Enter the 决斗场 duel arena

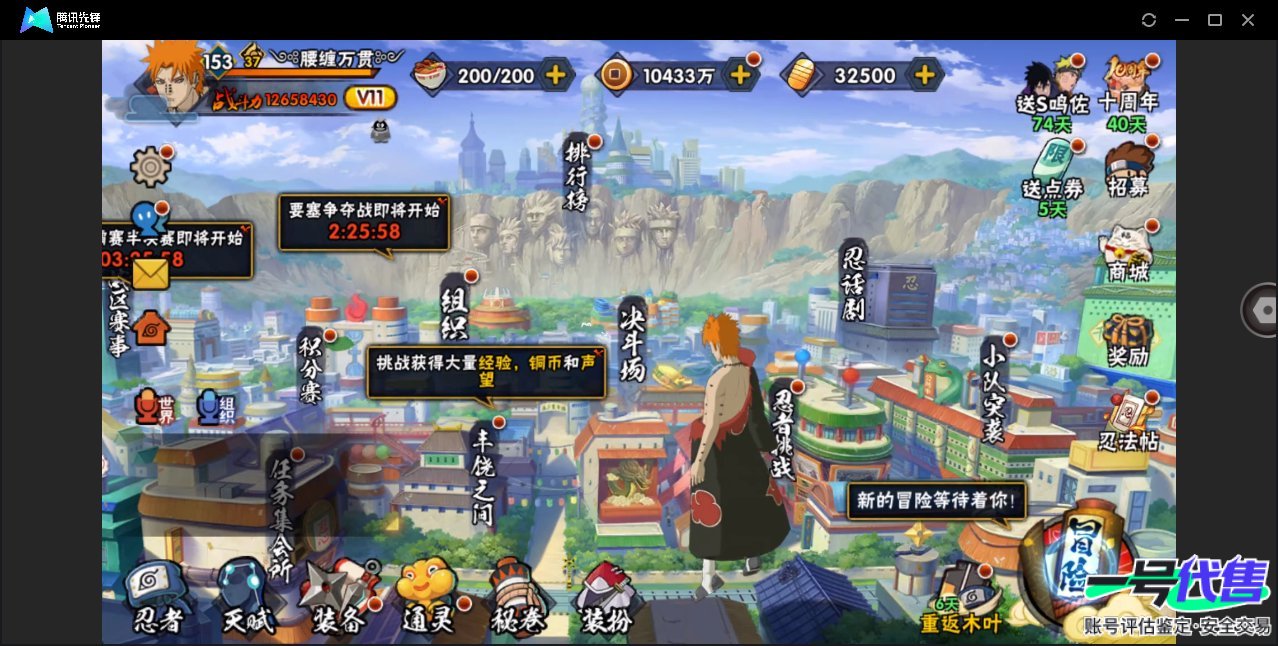point(633,340)
